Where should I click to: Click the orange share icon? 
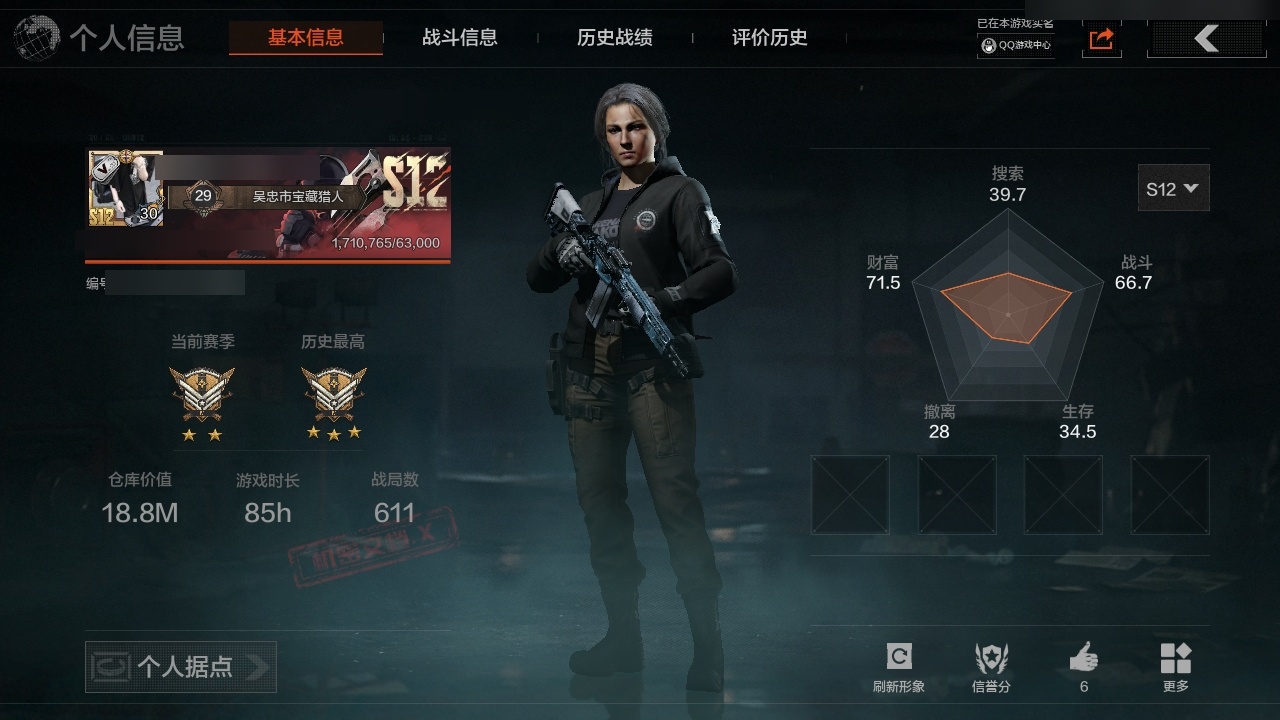(1101, 39)
